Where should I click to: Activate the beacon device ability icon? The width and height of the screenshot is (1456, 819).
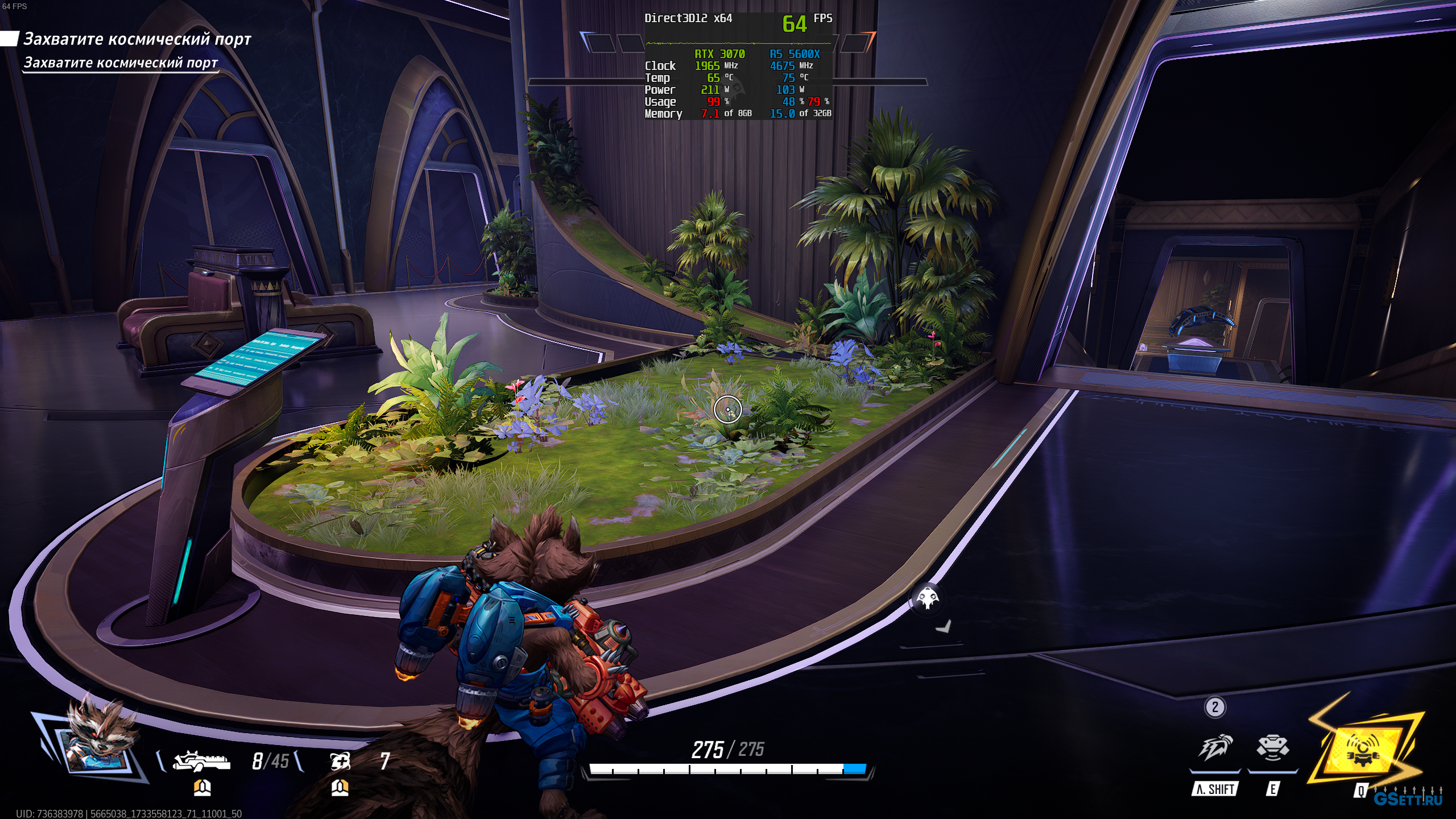1272,748
